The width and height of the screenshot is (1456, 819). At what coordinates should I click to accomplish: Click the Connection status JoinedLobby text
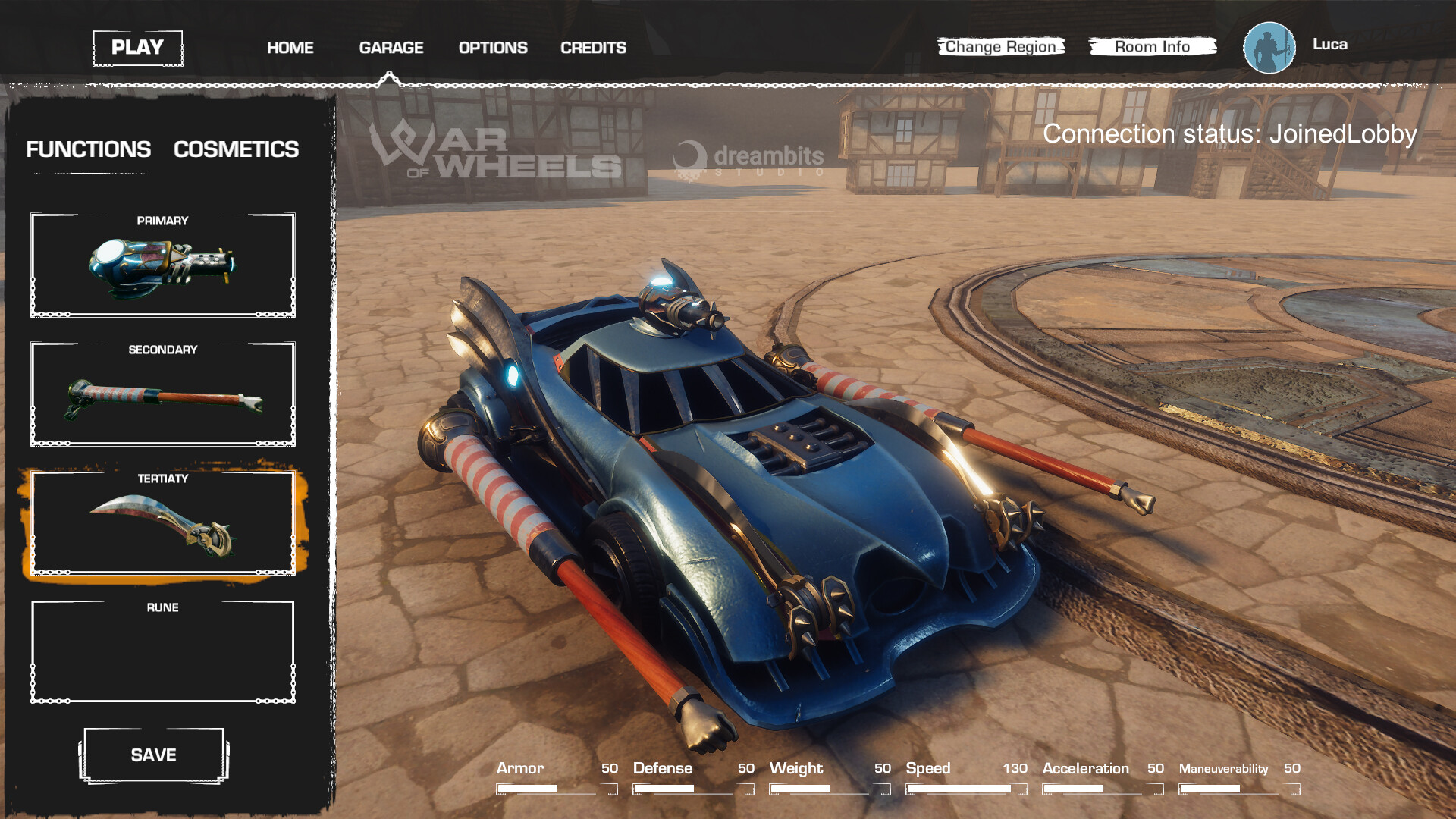click(x=1229, y=134)
